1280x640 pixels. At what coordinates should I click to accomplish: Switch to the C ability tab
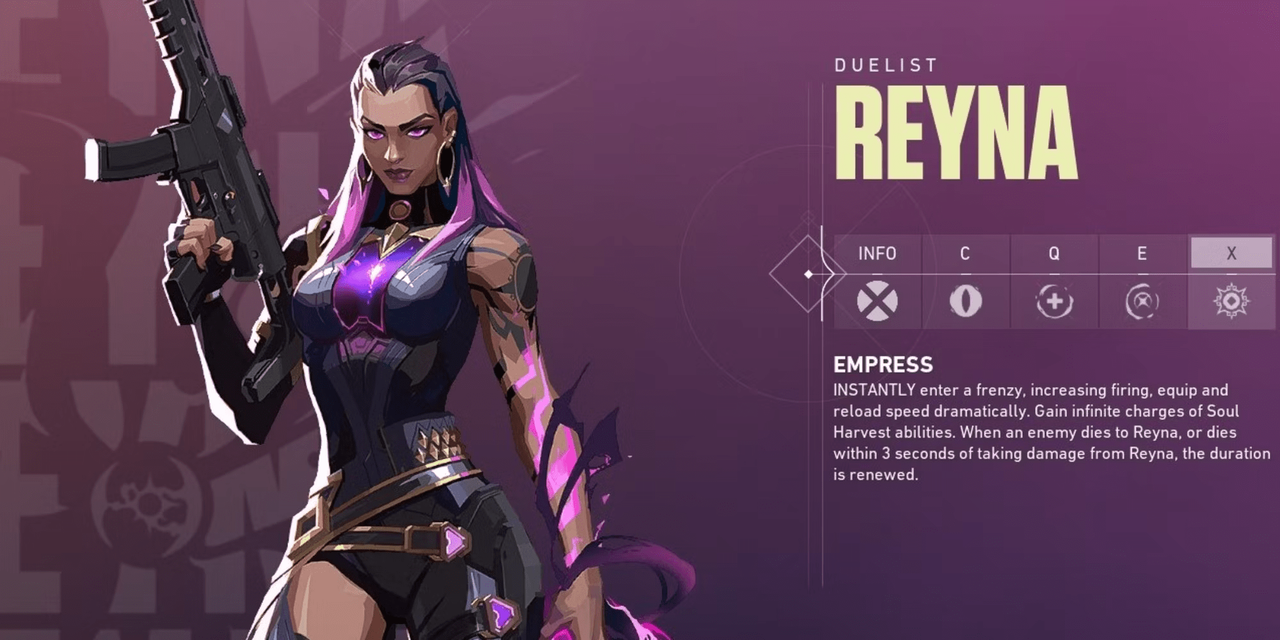[965, 254]
